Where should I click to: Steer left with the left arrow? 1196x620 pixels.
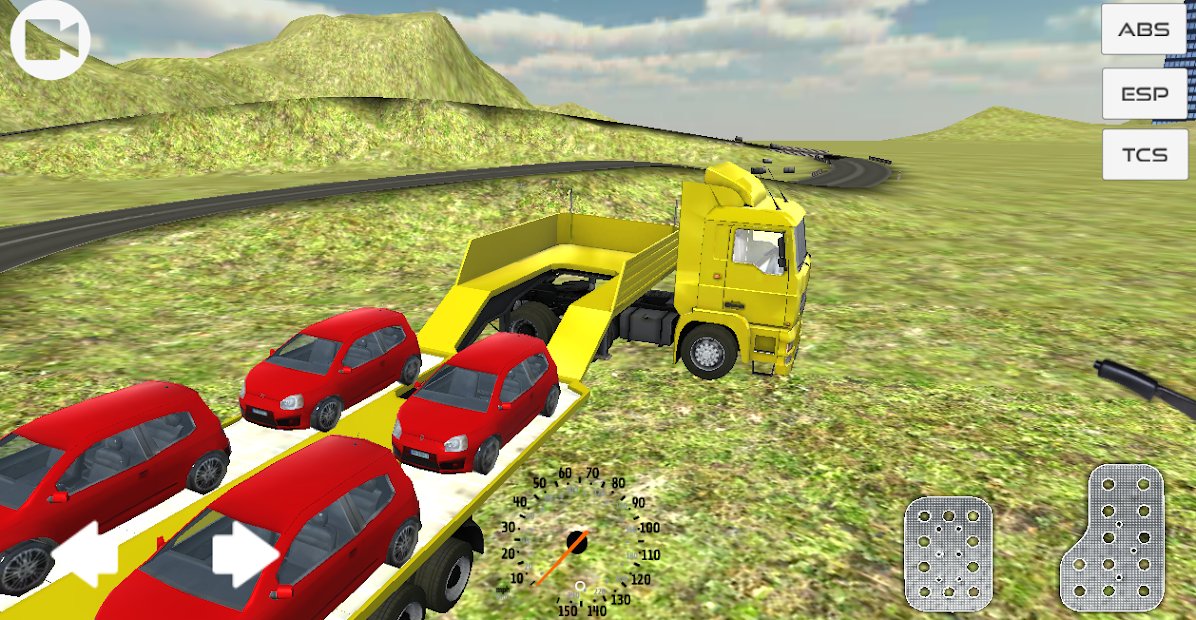89,553
